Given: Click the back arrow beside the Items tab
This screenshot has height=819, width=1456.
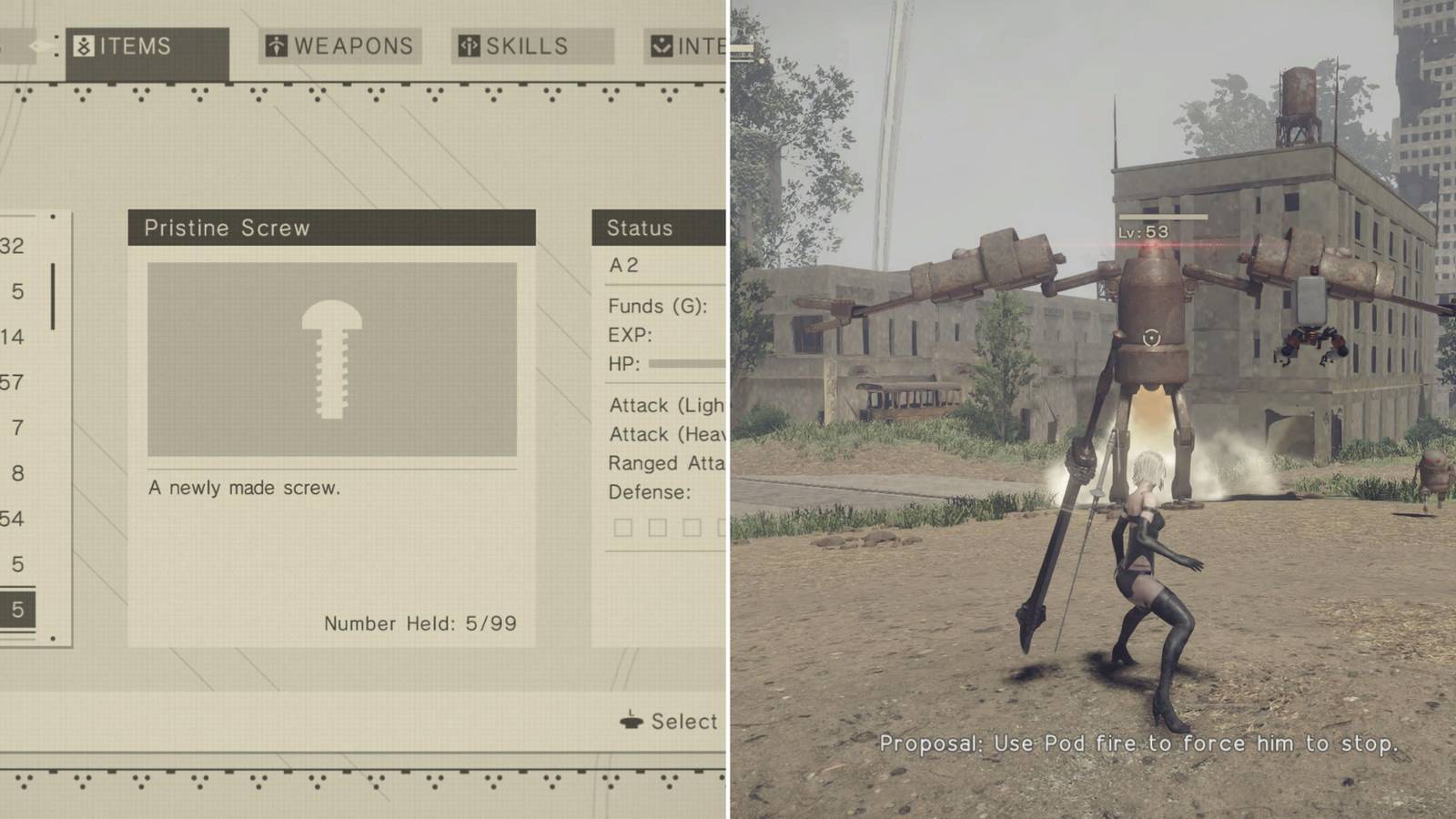Looking at the screenshot, I should [36, 44].
